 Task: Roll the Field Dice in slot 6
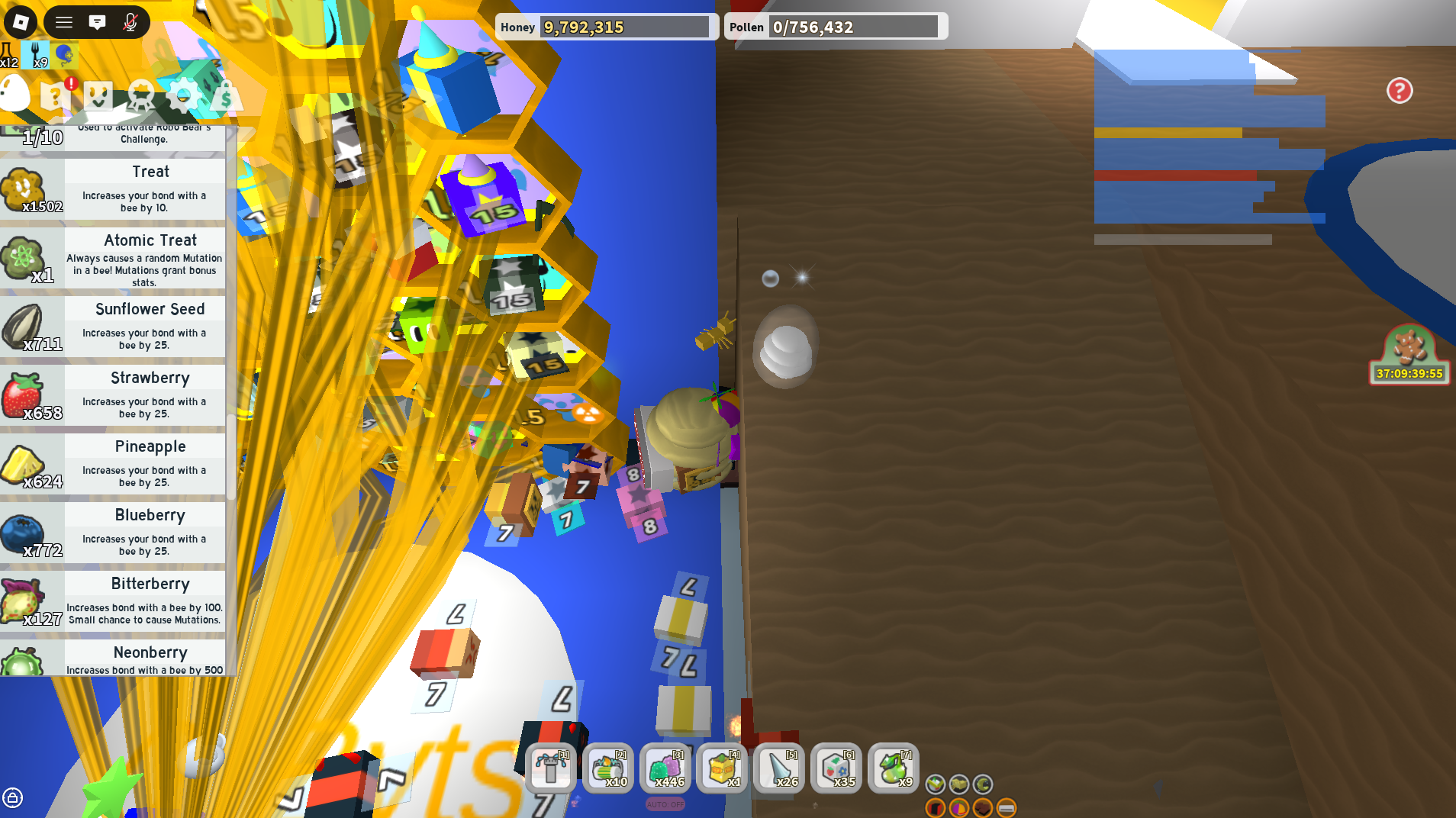tap(836, 768)
